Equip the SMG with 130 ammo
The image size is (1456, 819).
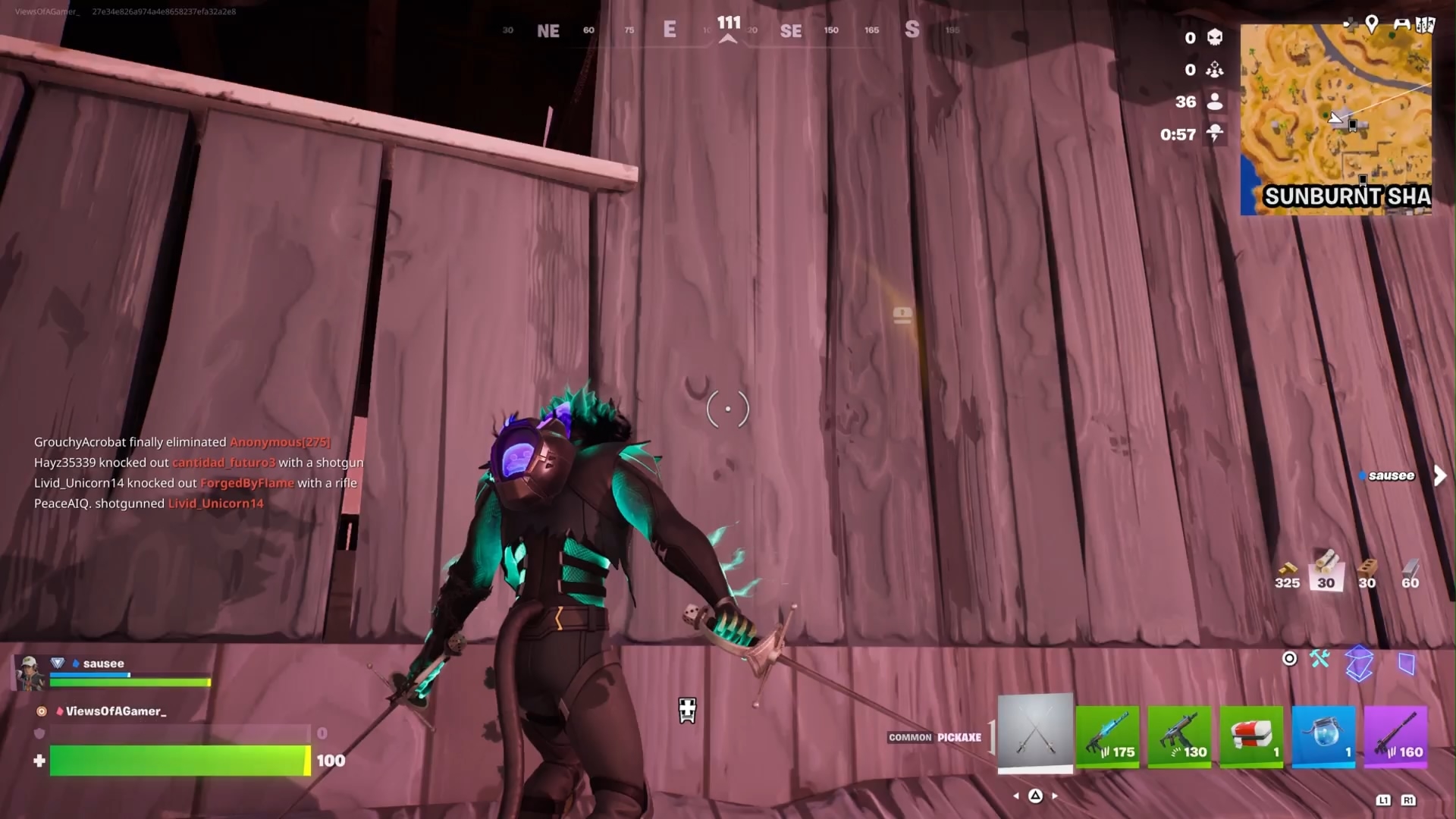(1179, 737)
